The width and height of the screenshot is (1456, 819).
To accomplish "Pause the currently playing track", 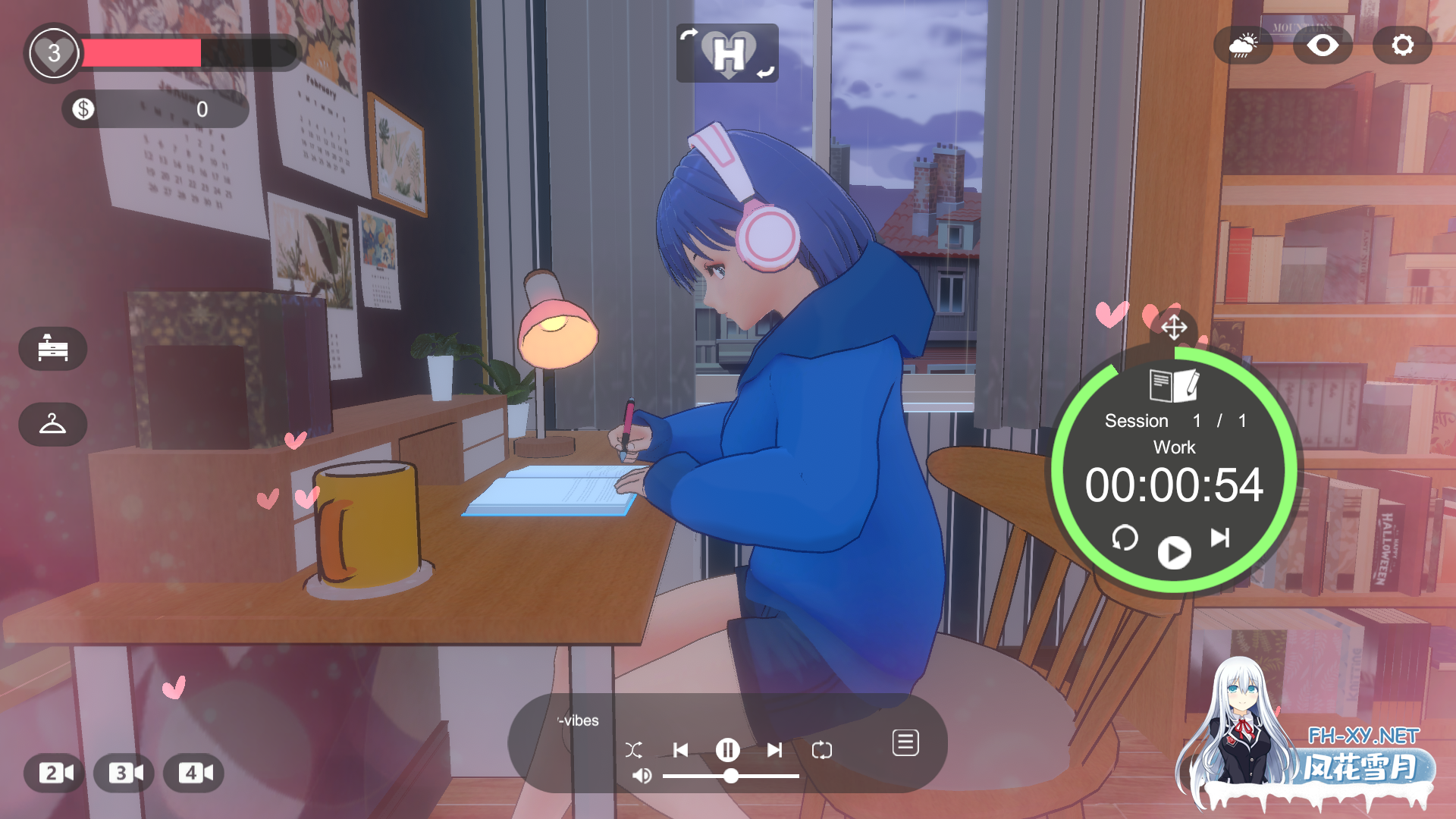I will click(727, 749).
